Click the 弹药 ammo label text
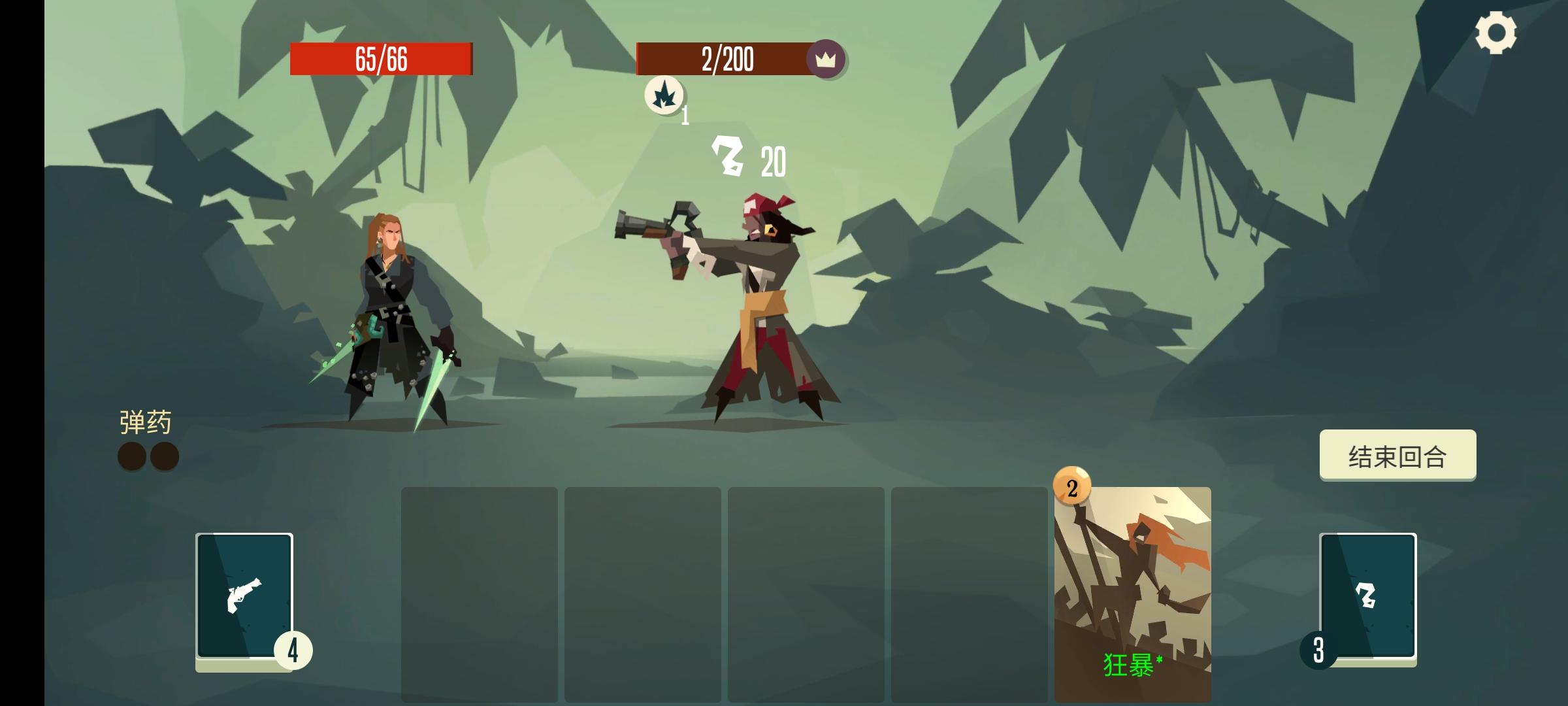1568x706 pixels. pyautogui.click(x=145, y=422)
